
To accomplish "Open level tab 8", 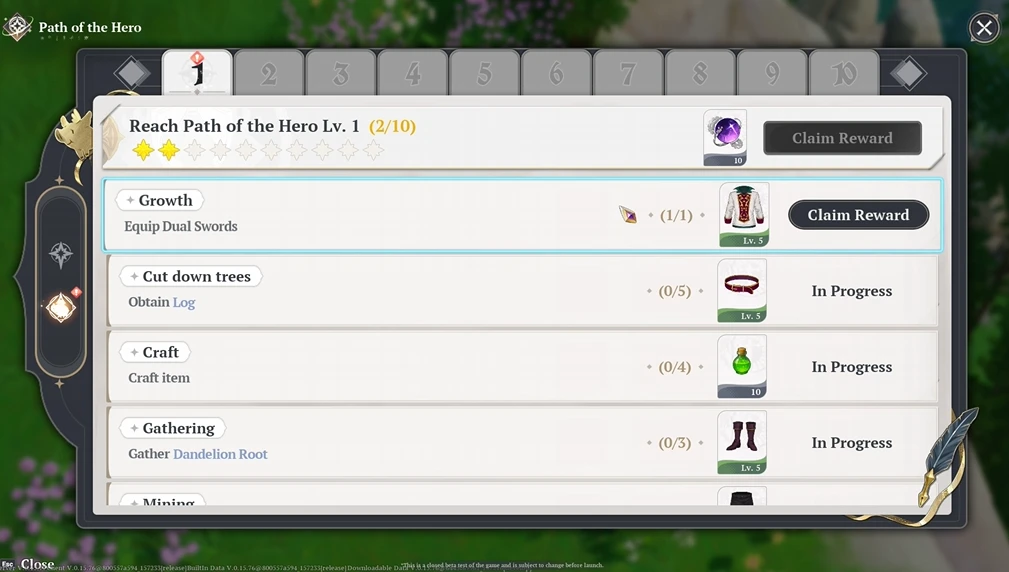I will (x=700, y=73).
